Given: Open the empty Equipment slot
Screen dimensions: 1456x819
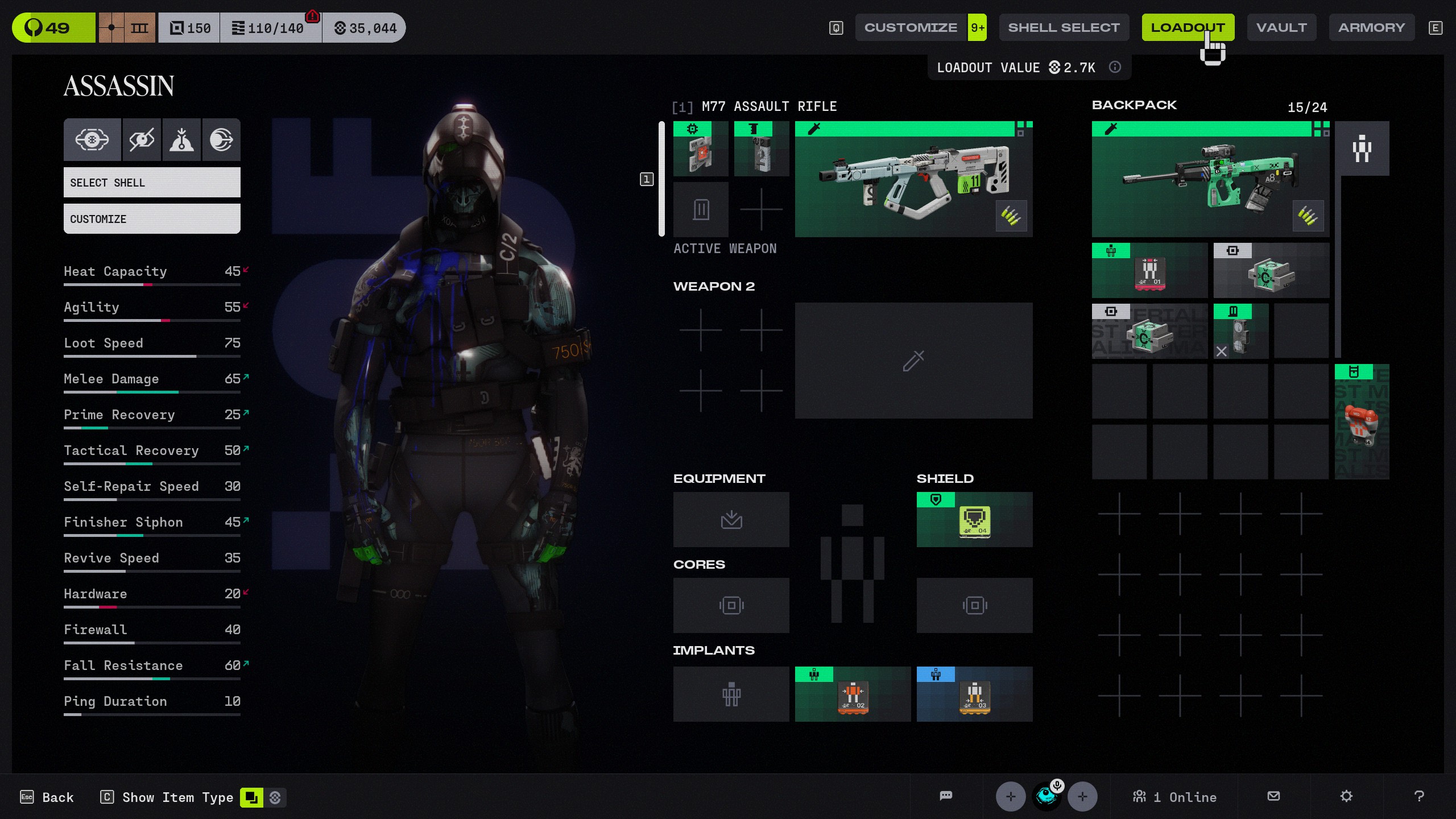Looking at the screenshot, I should click(x=731, y=520).
